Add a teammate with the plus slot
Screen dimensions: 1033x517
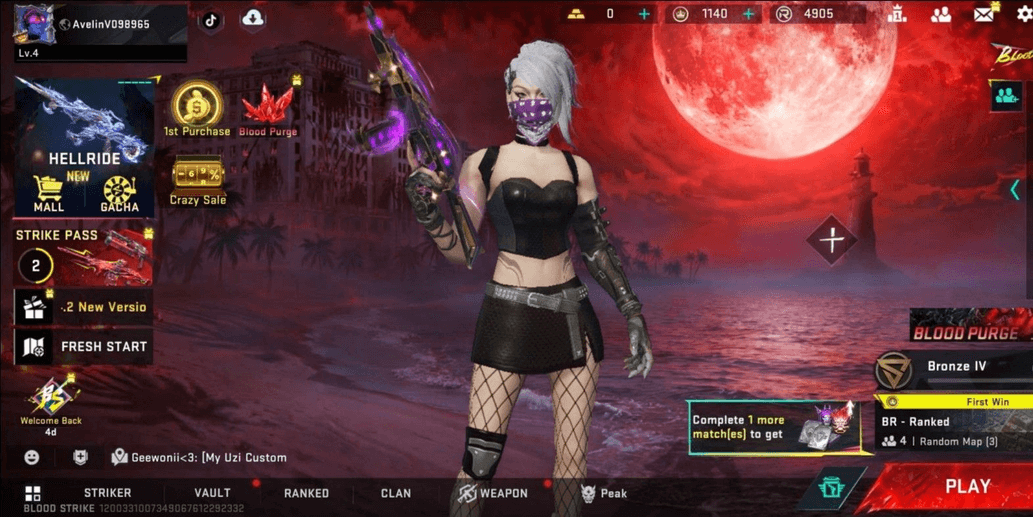click(832, 240)
